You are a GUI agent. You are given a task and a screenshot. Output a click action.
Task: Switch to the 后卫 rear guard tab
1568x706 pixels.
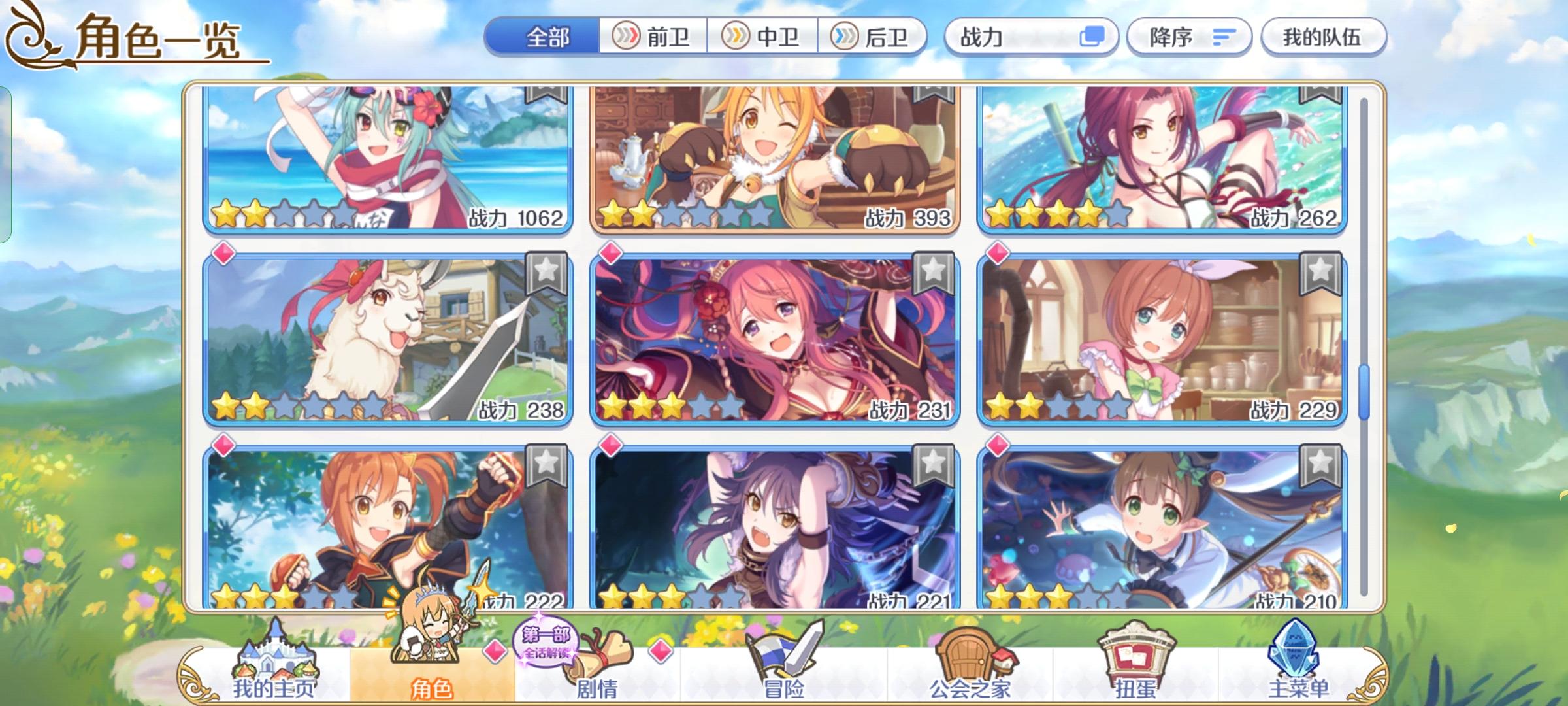point(874,37)
